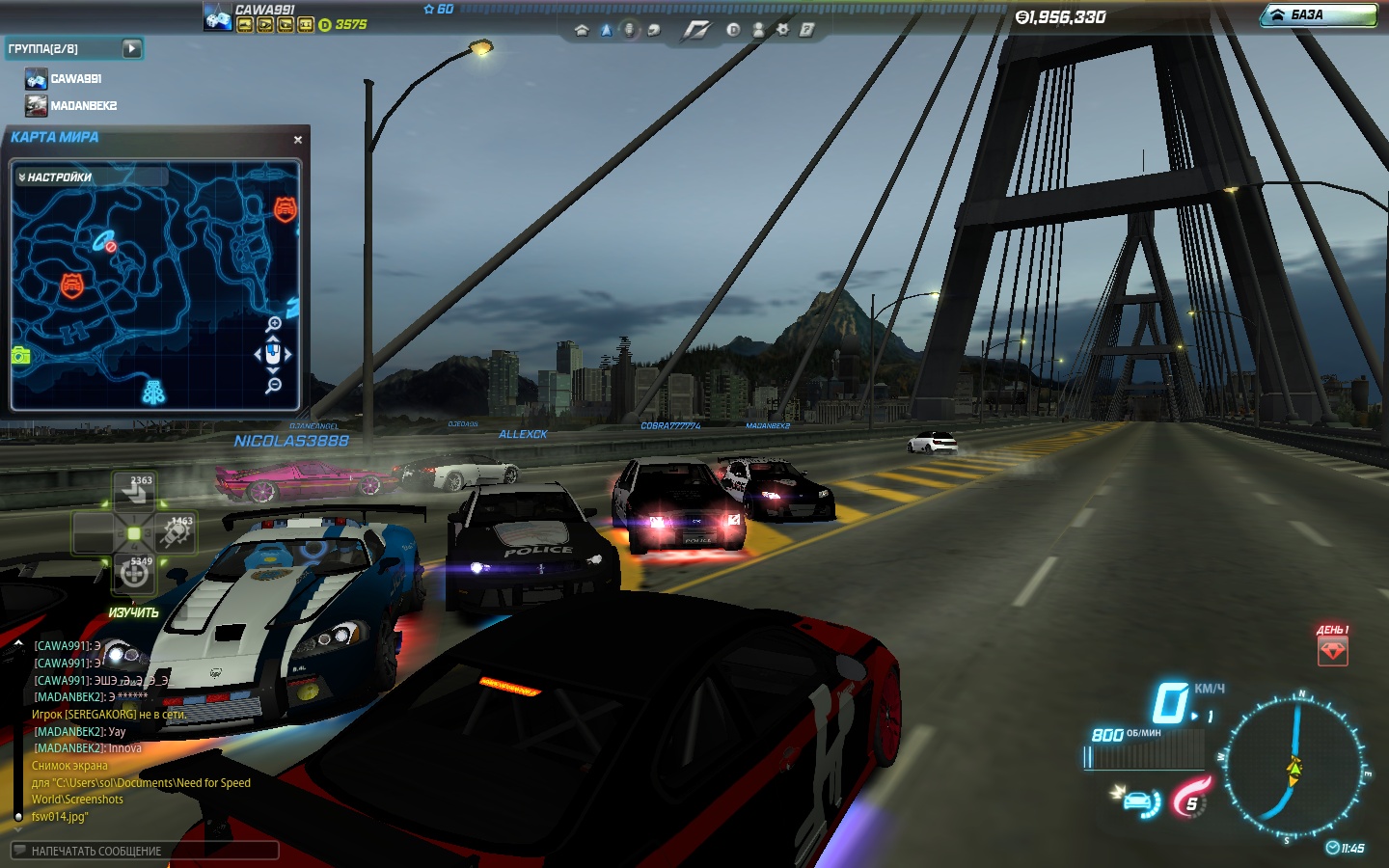Open the gear settings icon
Screen dimensions: 1389x868
782,30
